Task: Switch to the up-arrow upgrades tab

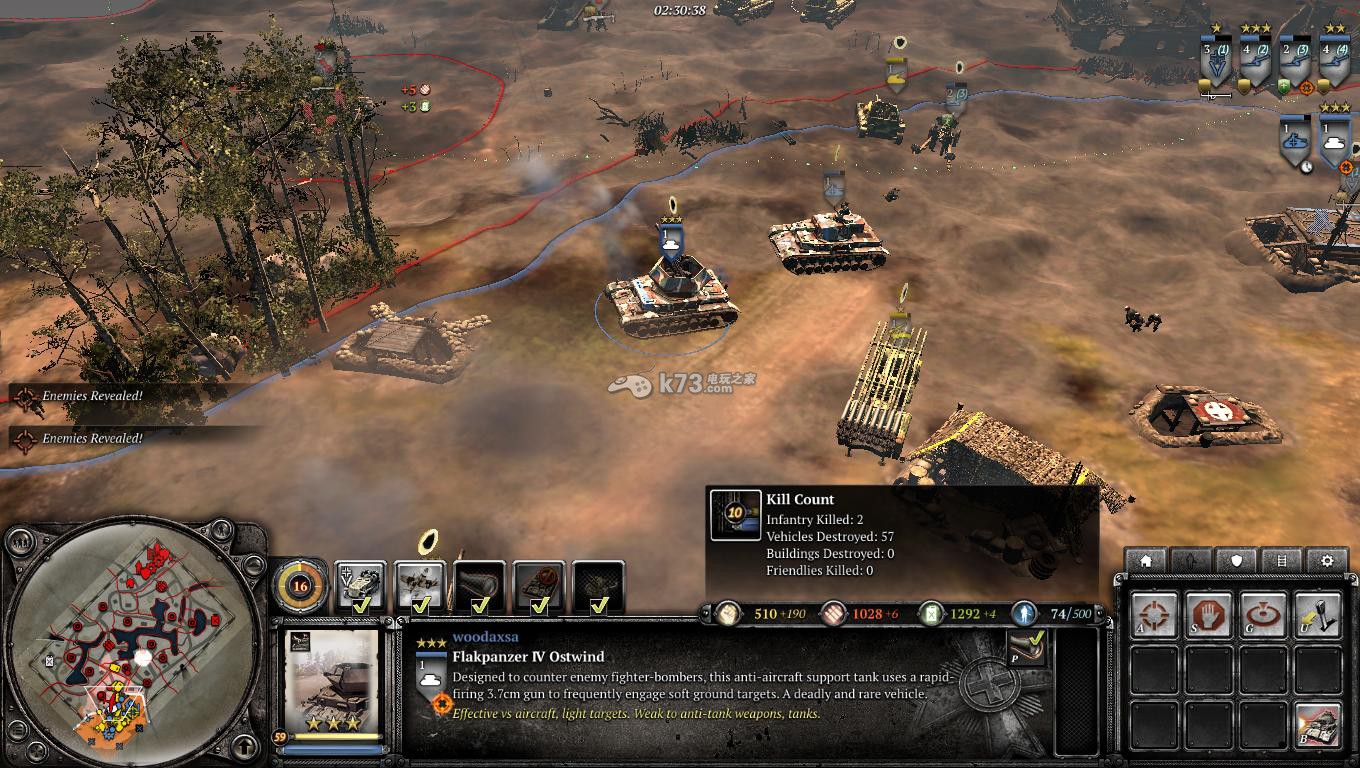Action: (x=1191, y=561)
